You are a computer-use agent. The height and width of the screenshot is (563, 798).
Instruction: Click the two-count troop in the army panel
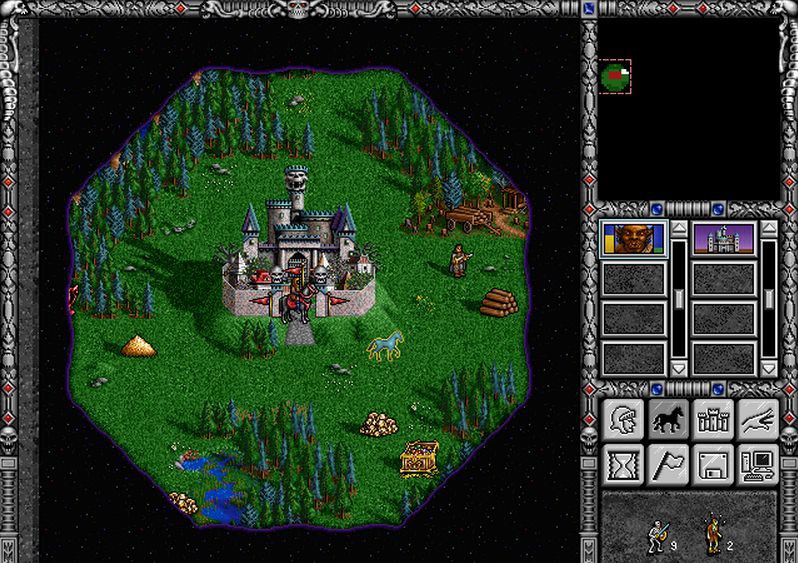714,535
